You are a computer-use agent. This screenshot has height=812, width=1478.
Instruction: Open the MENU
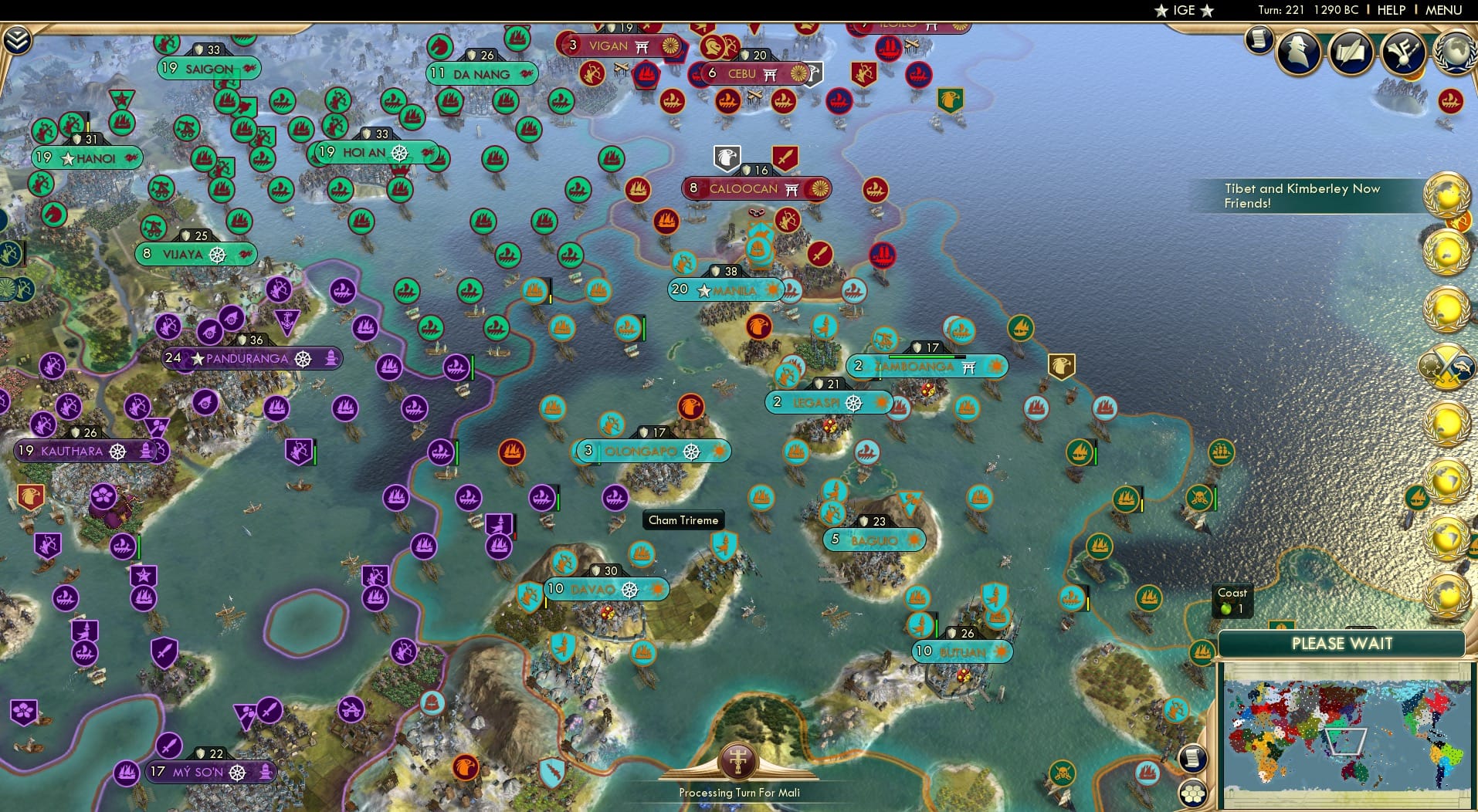[x=1442, y=10]
